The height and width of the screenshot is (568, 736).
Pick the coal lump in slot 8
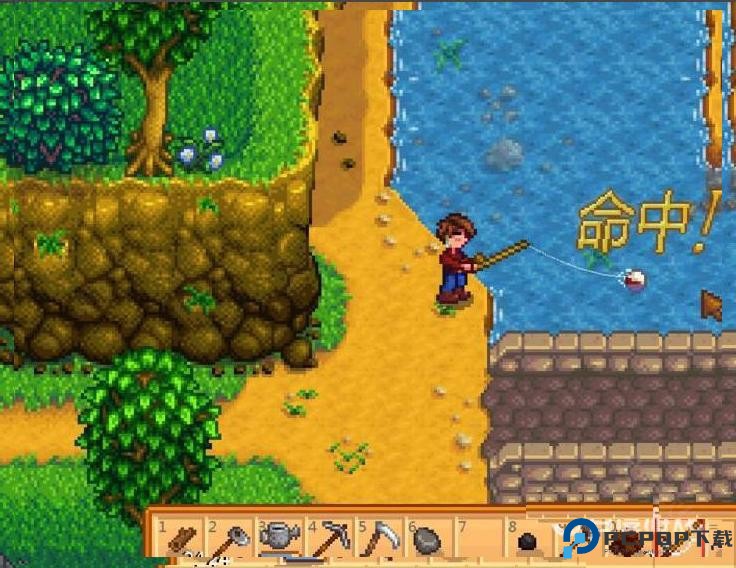[527, 542]
